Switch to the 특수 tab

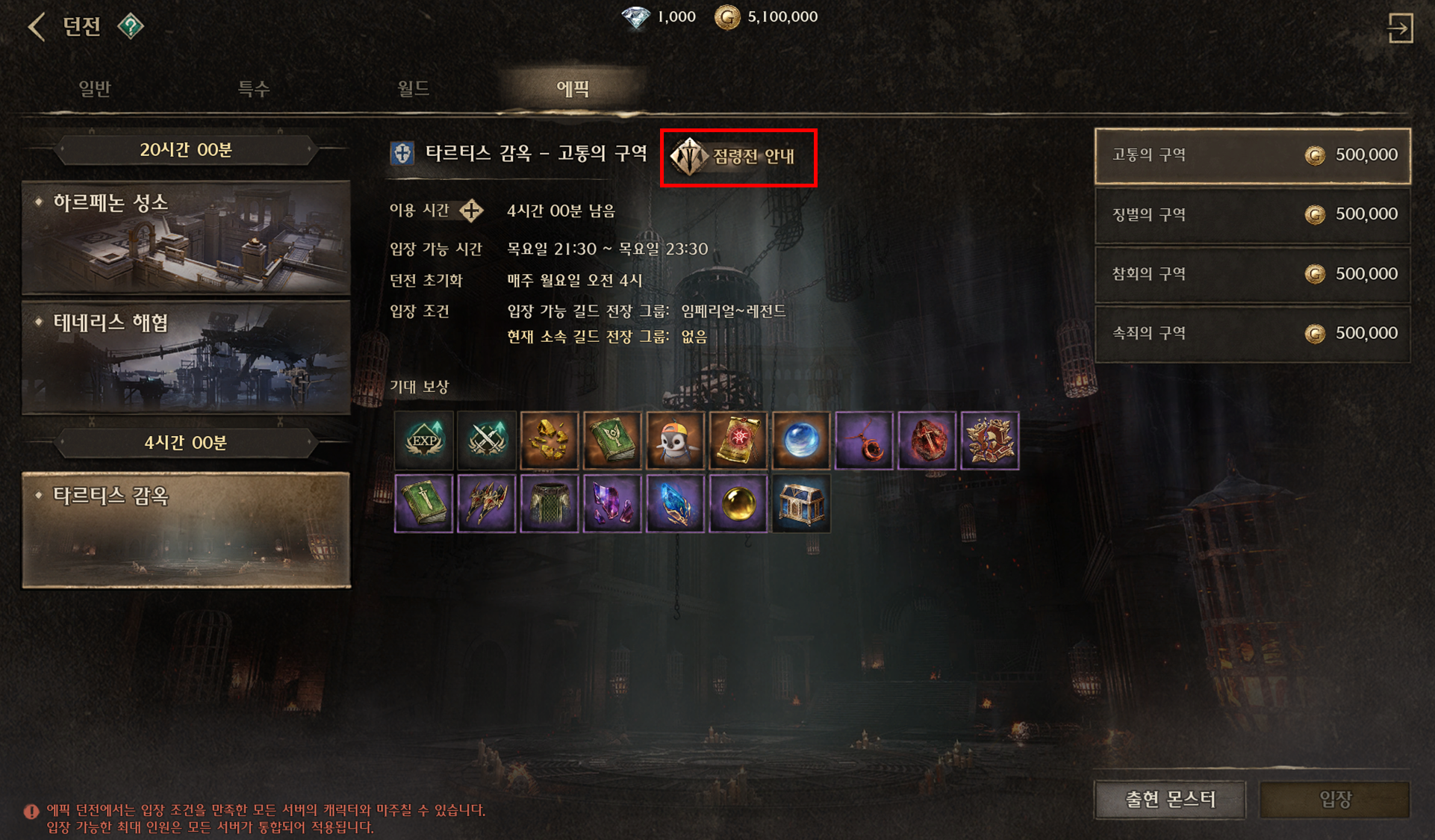[254, 89]
